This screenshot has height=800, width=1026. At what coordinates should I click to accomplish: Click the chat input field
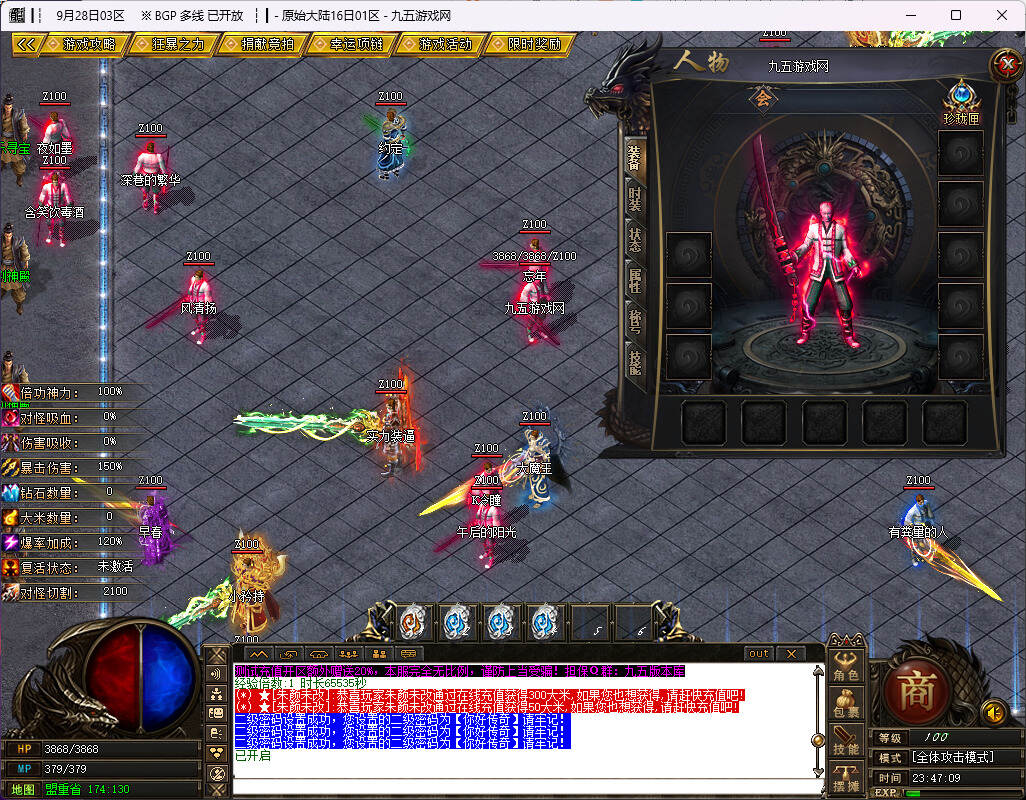pyautogui.click(x=520, y=785)
